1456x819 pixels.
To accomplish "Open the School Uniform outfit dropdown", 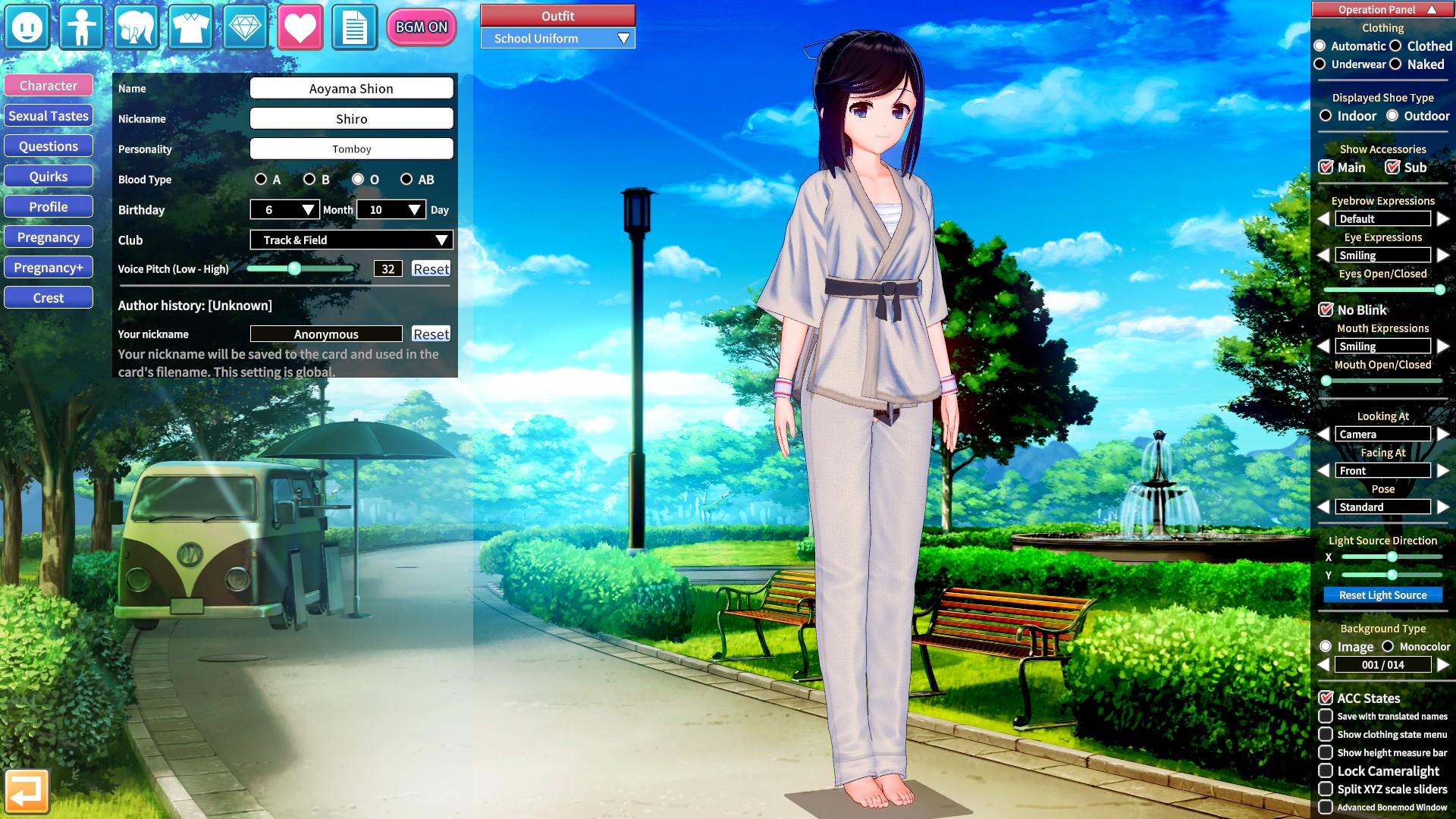I will pos(557,38).
